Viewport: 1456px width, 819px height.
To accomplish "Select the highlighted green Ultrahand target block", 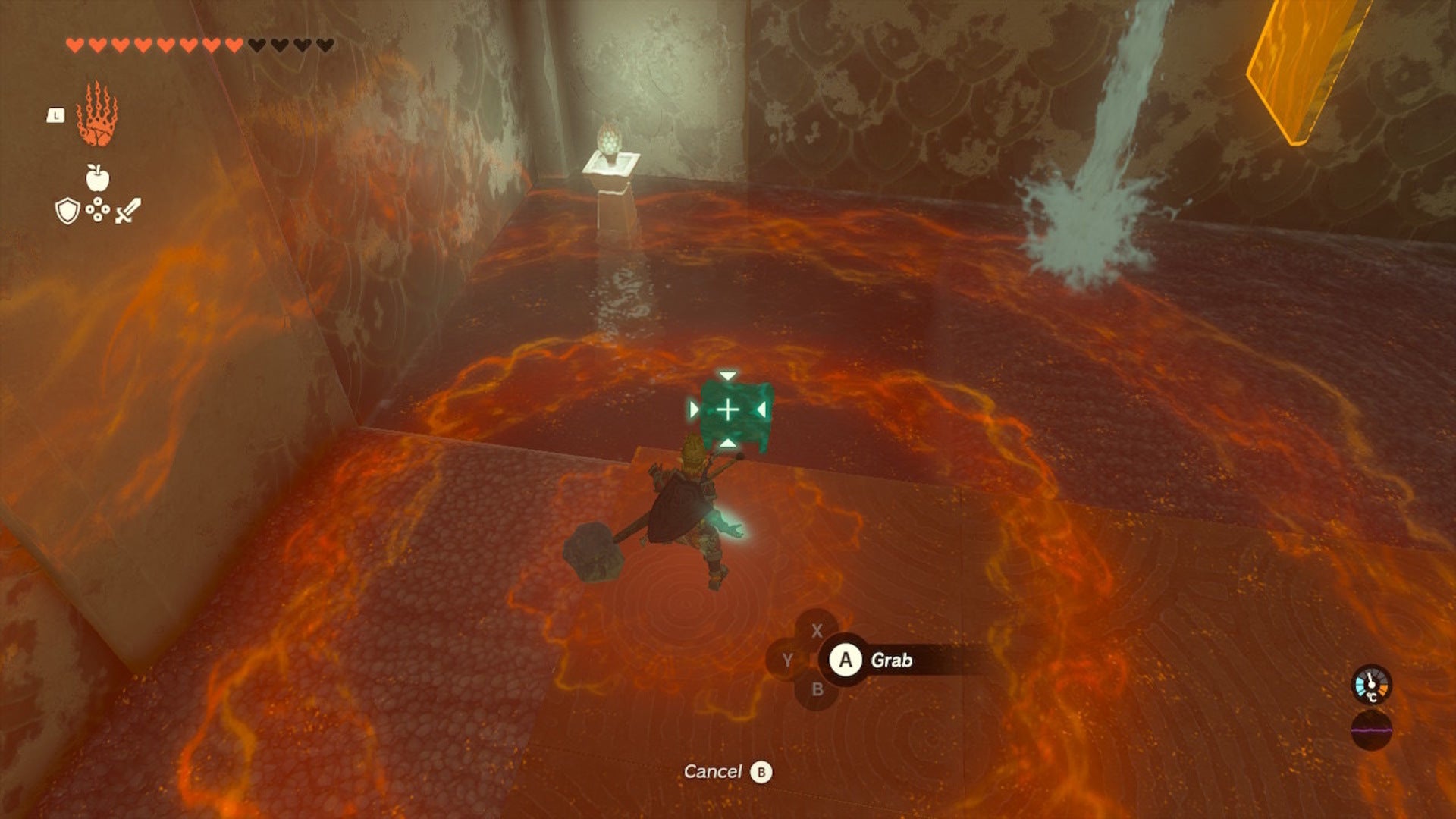I will 729,410.
